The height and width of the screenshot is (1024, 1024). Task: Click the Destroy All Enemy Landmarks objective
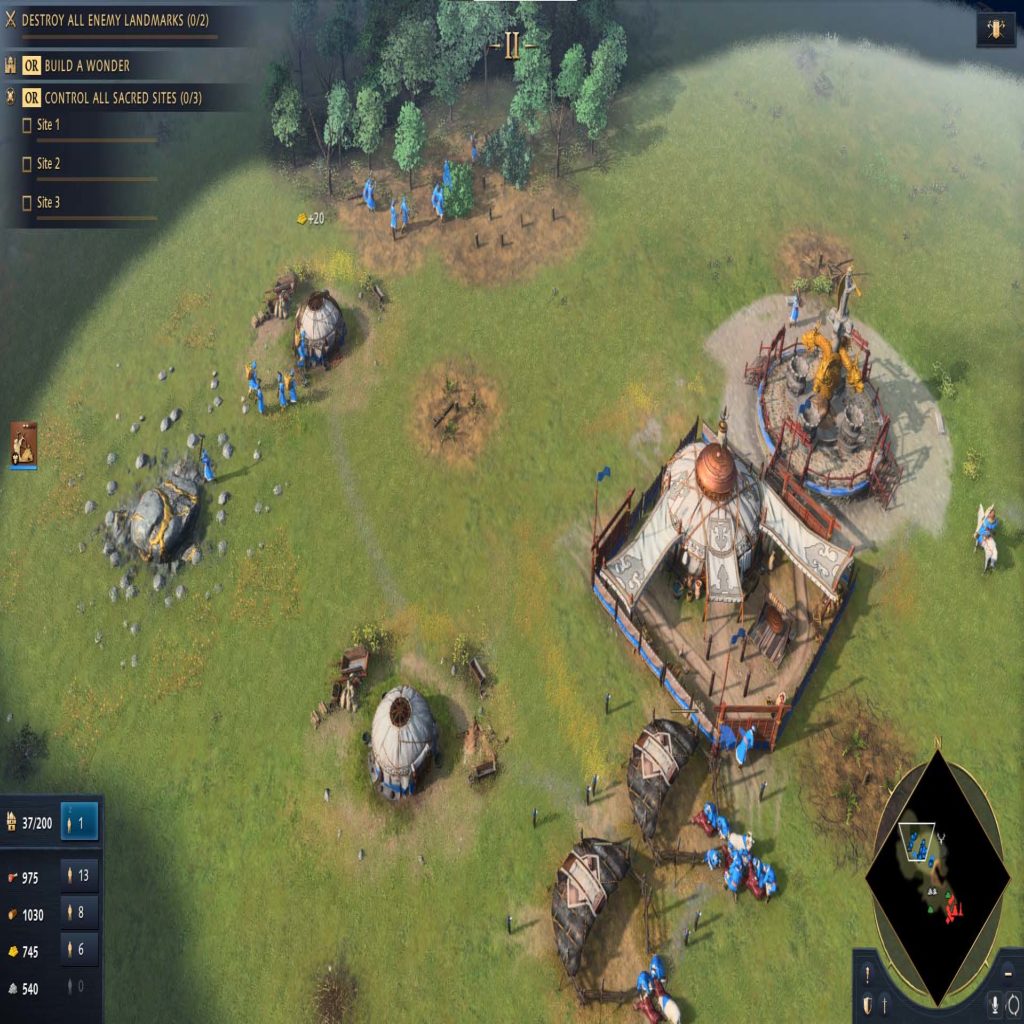(114, 19)
